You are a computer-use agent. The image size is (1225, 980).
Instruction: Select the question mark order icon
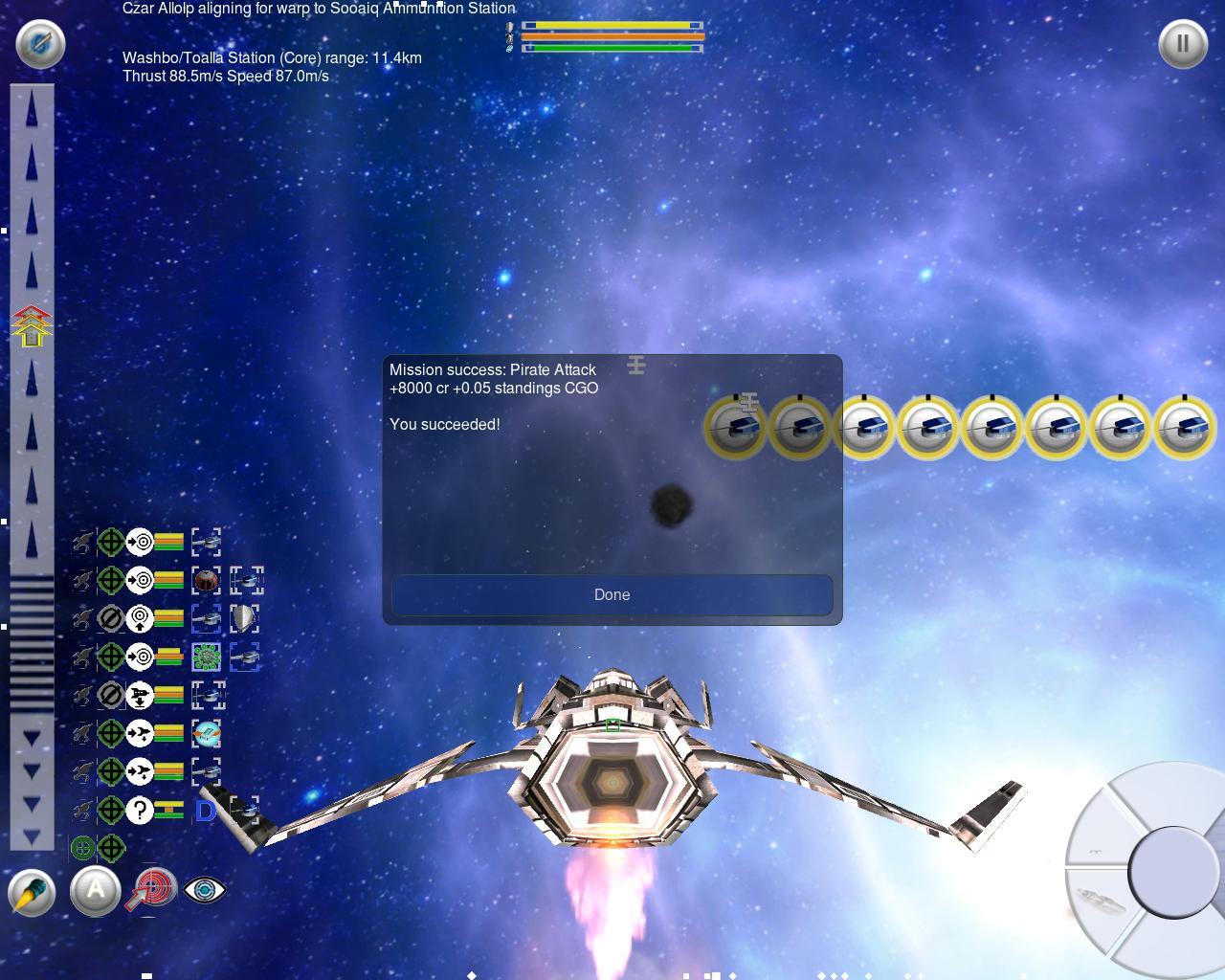(140, 810)
